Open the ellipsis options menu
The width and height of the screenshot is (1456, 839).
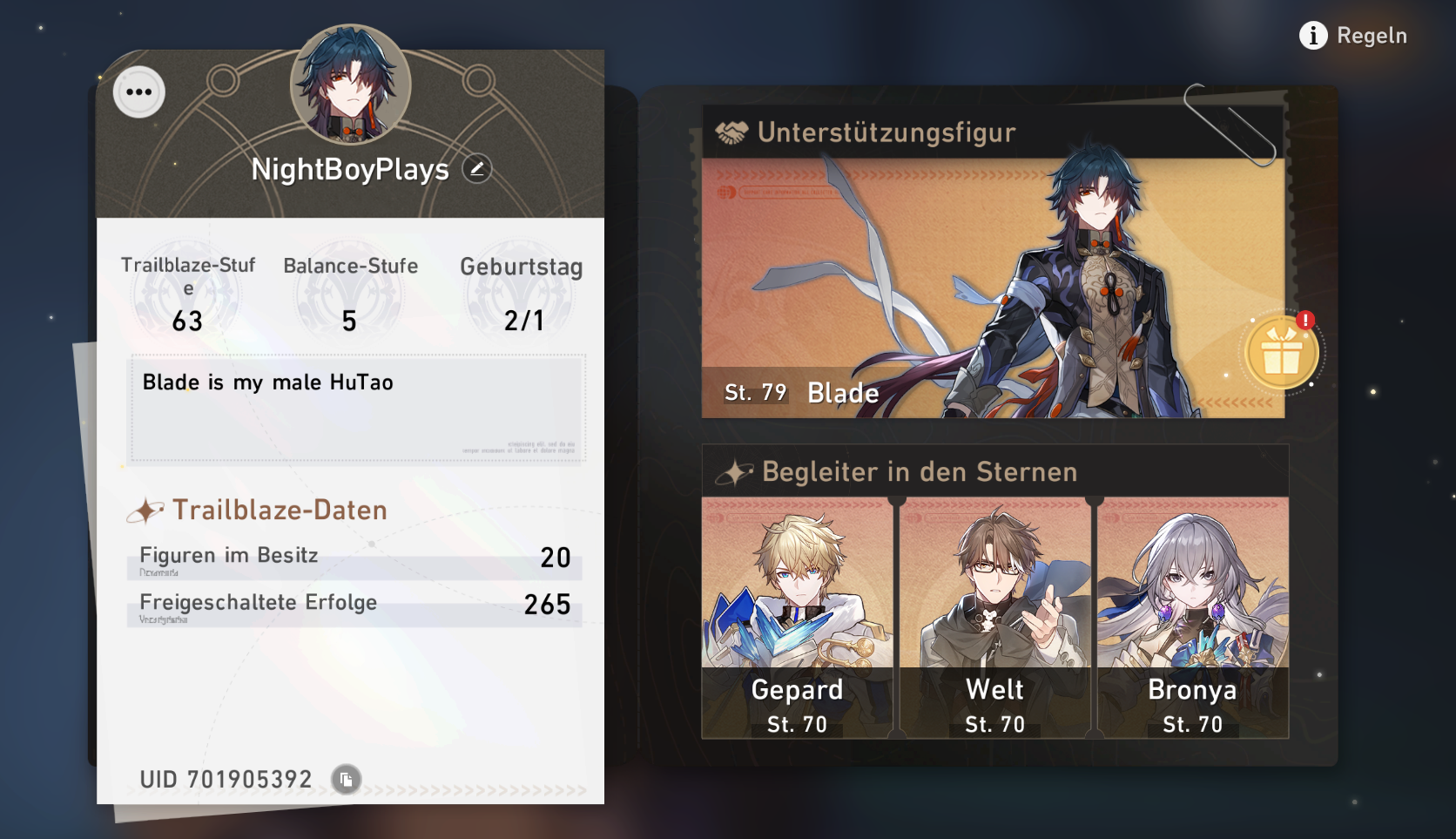pyautogui.click(x=138, y=91)
